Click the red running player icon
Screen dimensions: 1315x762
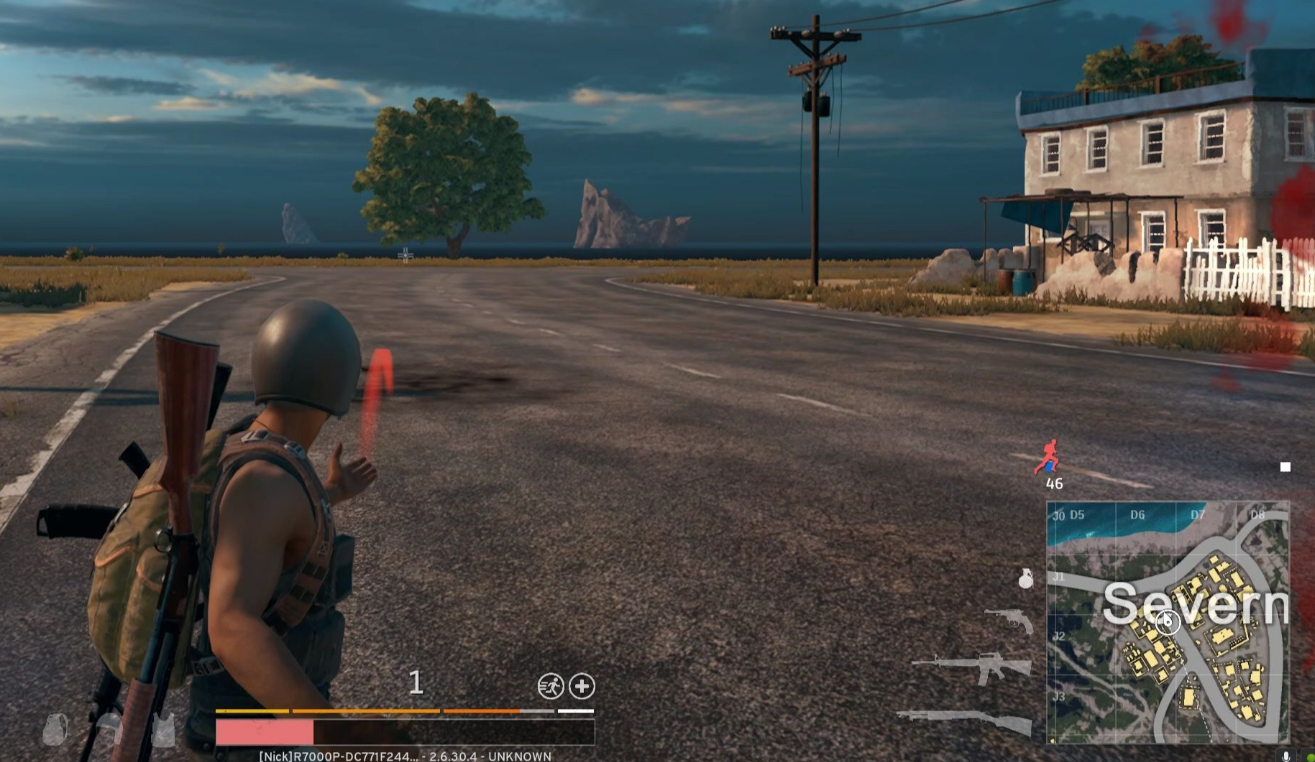(x=1046, y=457)
